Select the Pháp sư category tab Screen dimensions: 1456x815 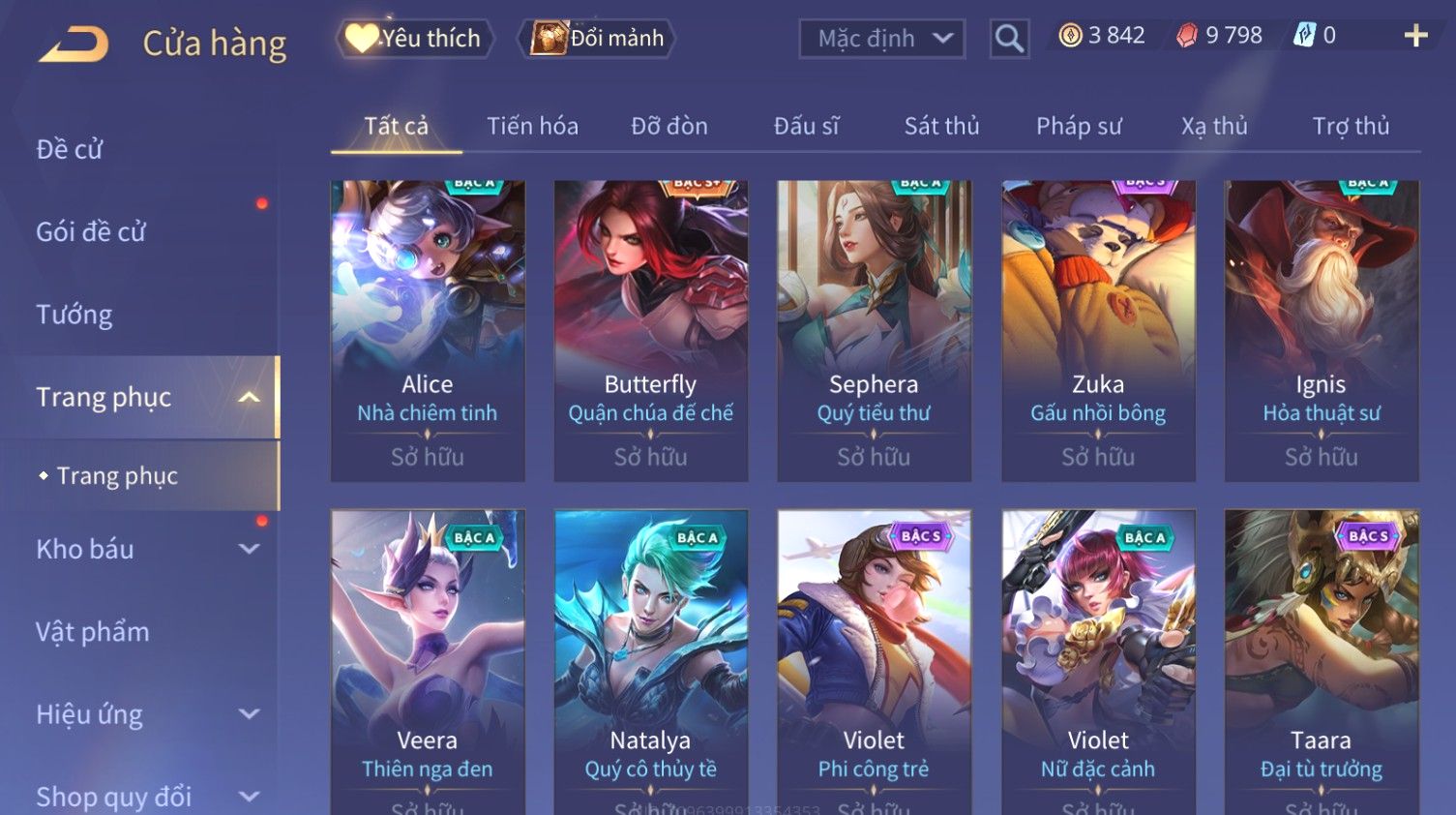point(1079,126)
